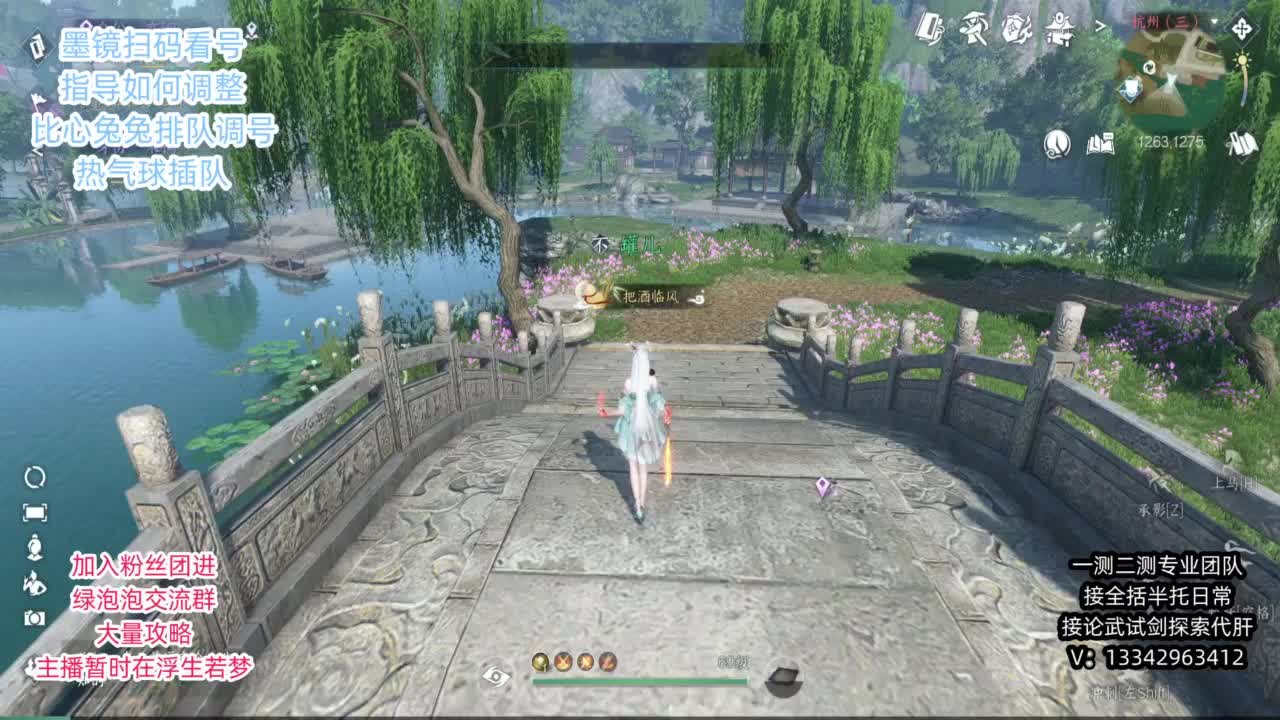Open the clock activity icon below the minimap
1280x720 pixels.
click(1056, 145)
